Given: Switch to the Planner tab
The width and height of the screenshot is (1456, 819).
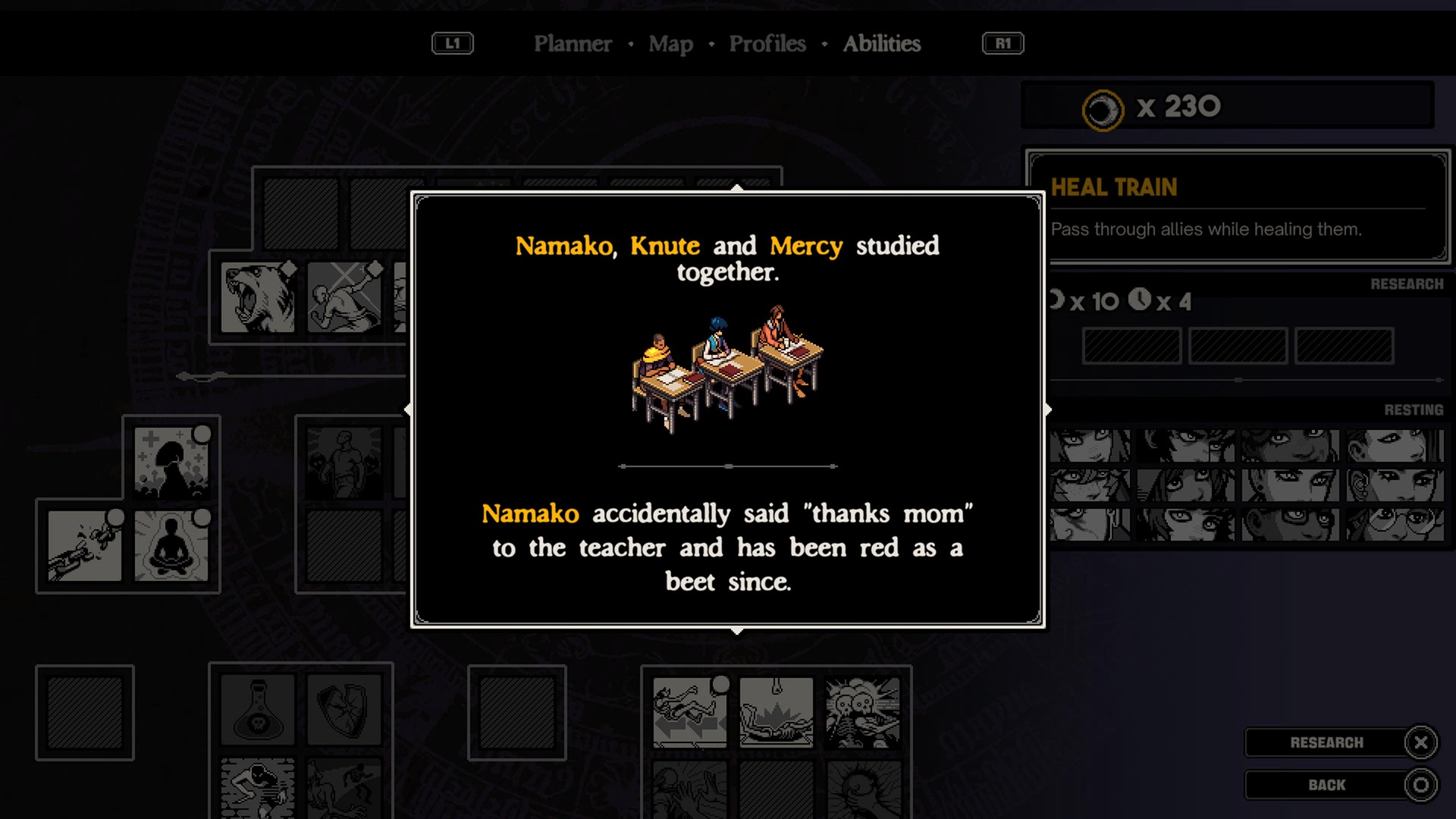Looking at the screenshot, I should (573, 44).
